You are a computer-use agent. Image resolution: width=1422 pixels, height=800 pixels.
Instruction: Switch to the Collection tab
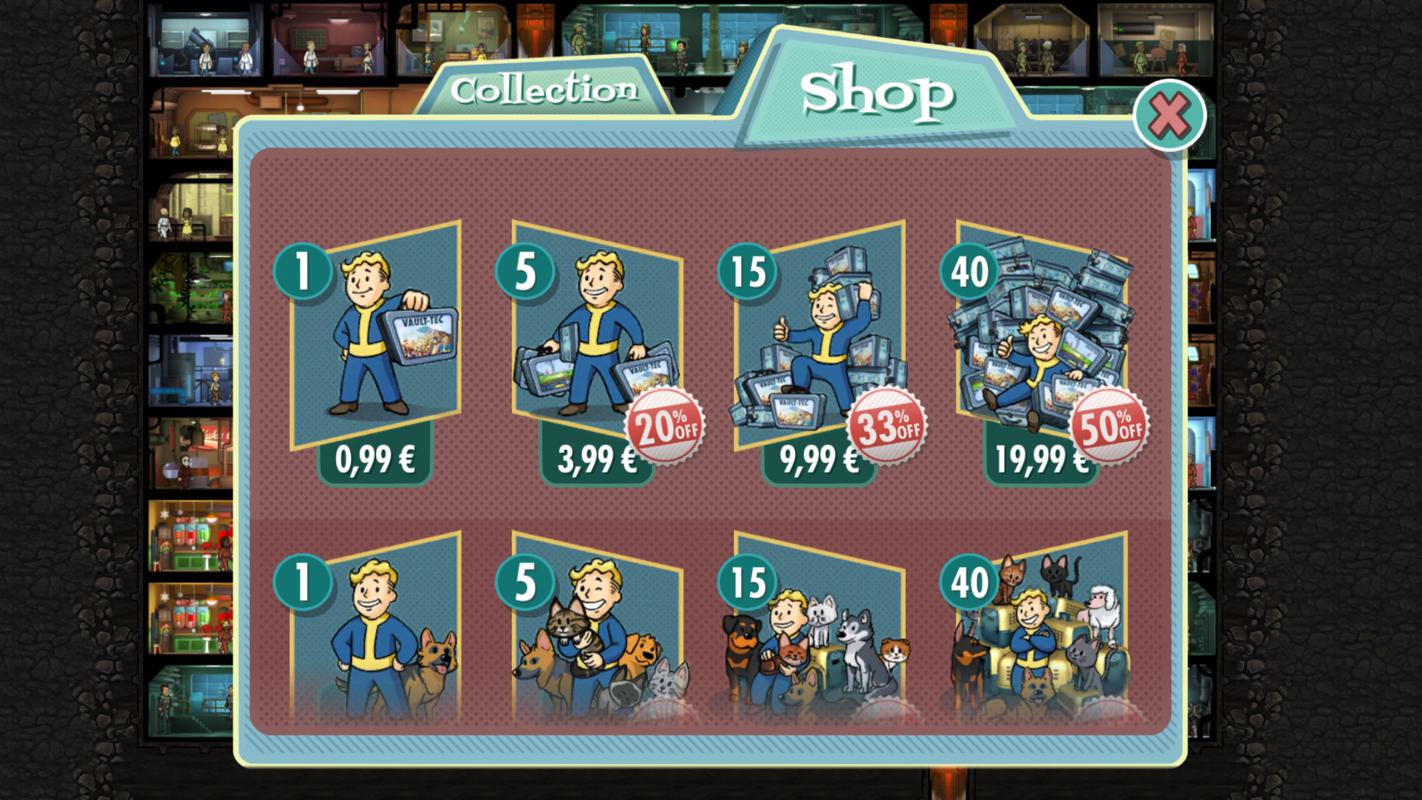[x=543, y=90]
